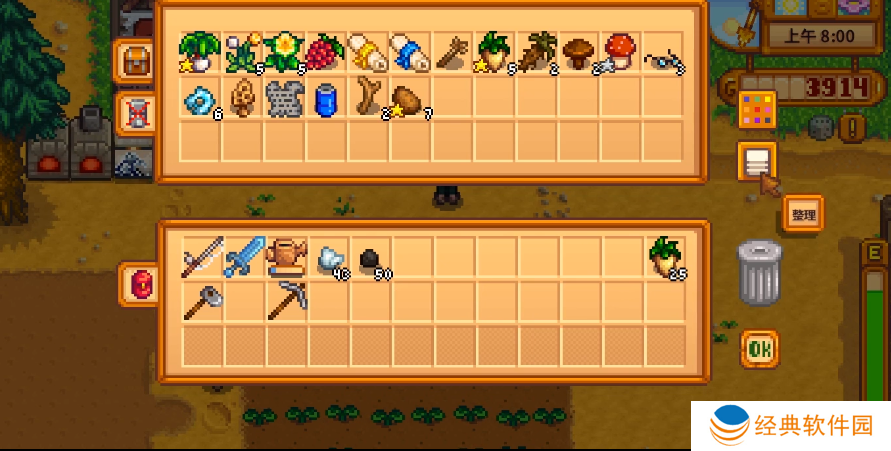Click the OK button to close the chest
This screenshot has width=891, height=451.
(x=759, y=349)
